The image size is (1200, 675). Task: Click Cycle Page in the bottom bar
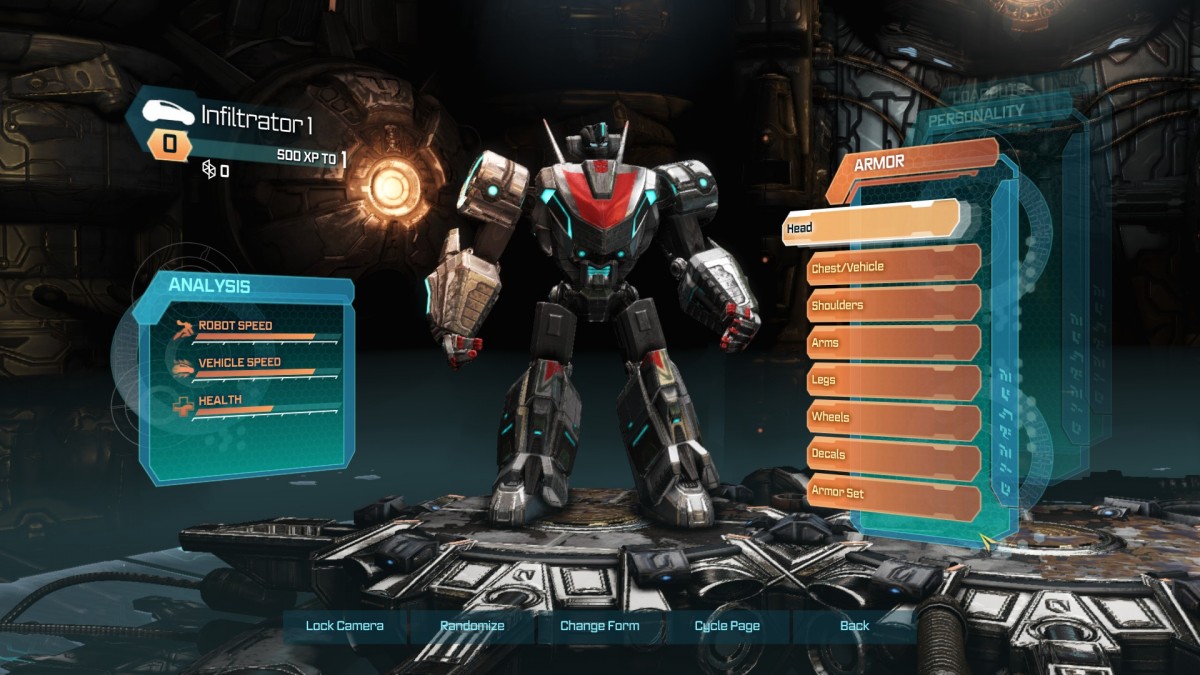tap(727, 626)
